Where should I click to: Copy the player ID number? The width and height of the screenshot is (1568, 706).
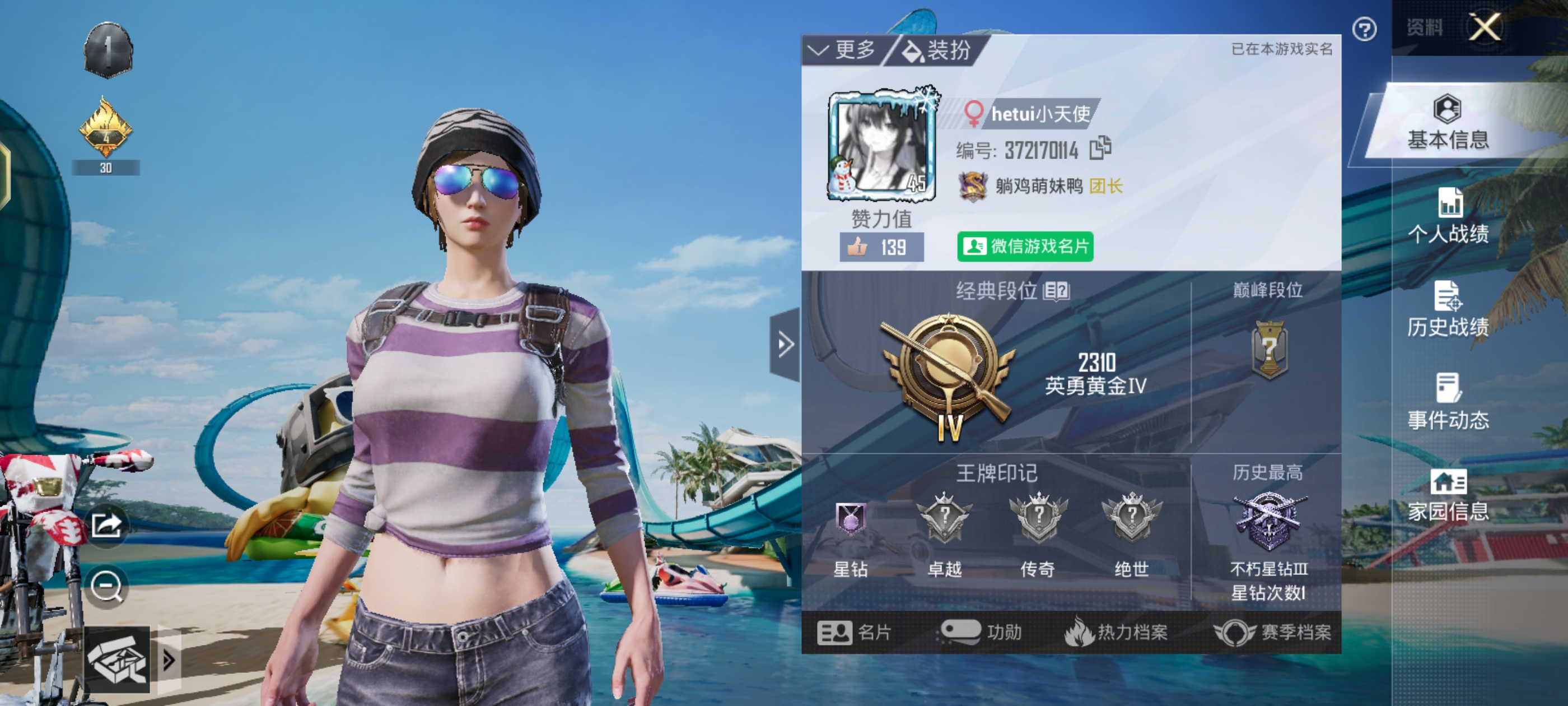click(x=1100, y=148)
